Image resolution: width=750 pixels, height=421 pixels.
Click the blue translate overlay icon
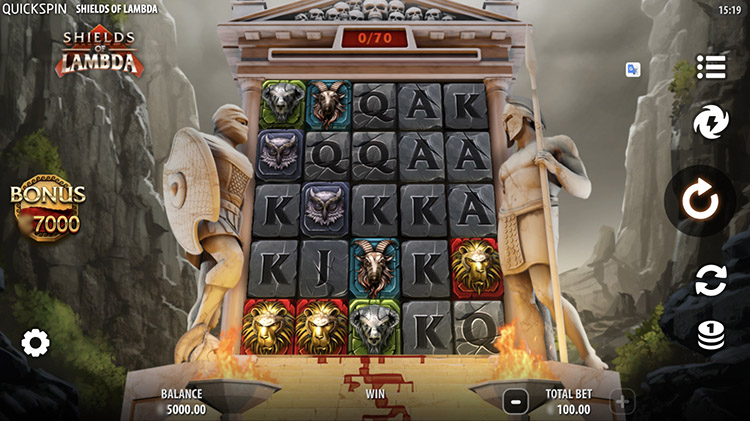point(633,69)
